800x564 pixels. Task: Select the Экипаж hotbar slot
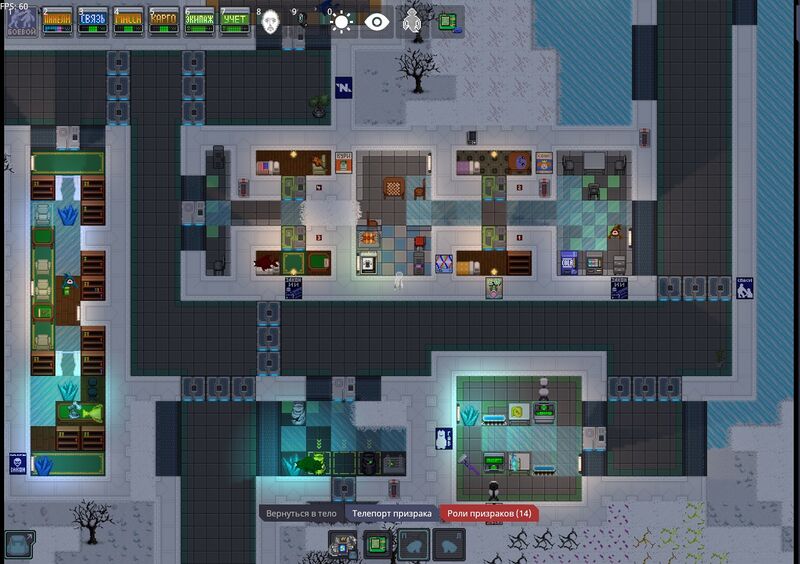(x=199, y=21)
